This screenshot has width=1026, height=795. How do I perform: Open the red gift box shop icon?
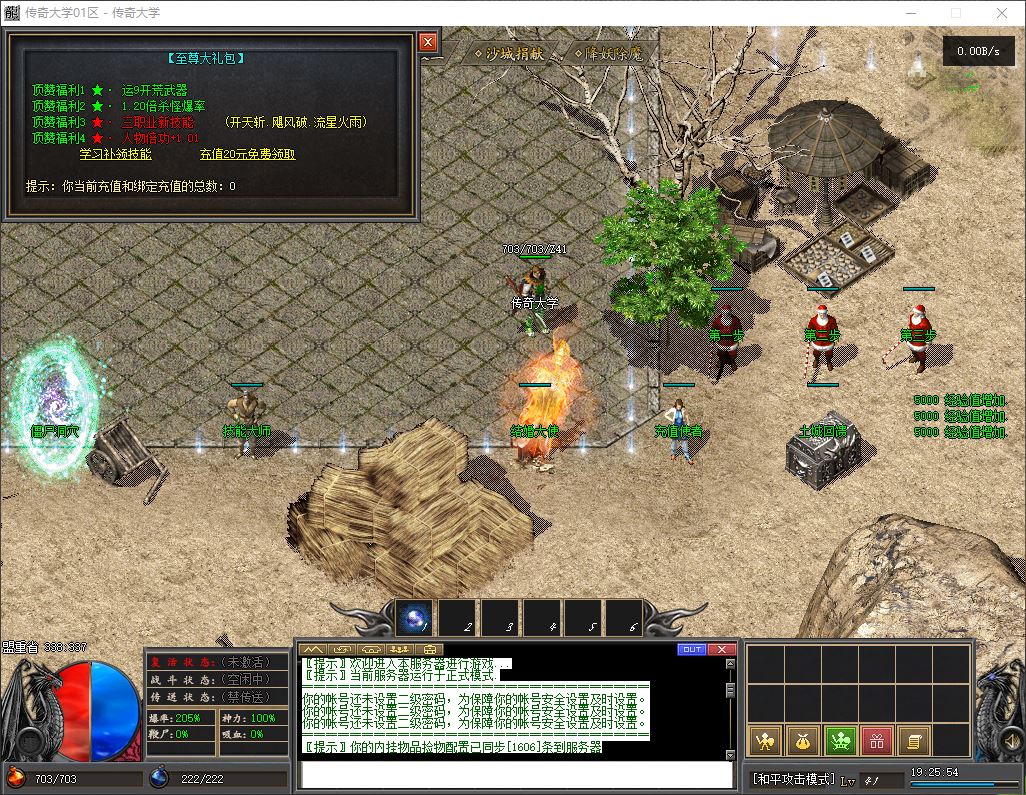[876, 741]
